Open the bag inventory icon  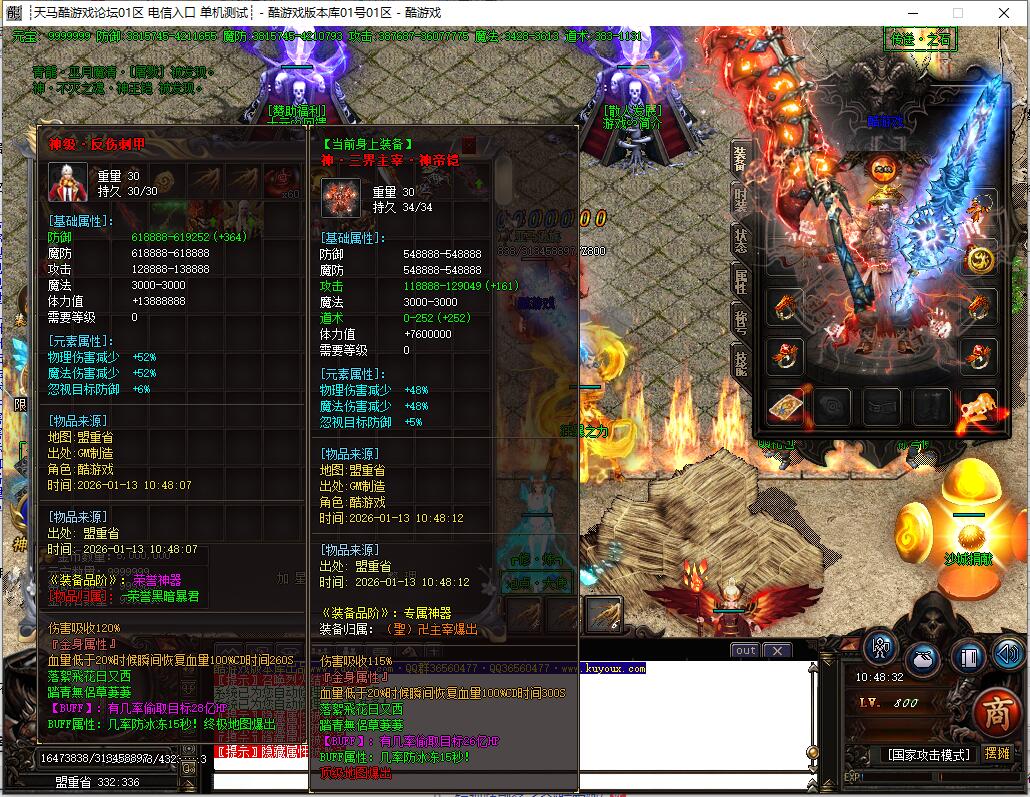924,659
